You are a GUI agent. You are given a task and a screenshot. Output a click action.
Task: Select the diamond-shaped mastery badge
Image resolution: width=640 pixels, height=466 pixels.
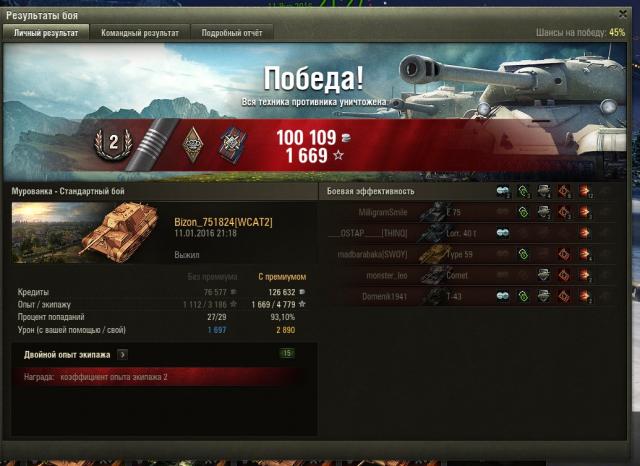tap(193, 144)
